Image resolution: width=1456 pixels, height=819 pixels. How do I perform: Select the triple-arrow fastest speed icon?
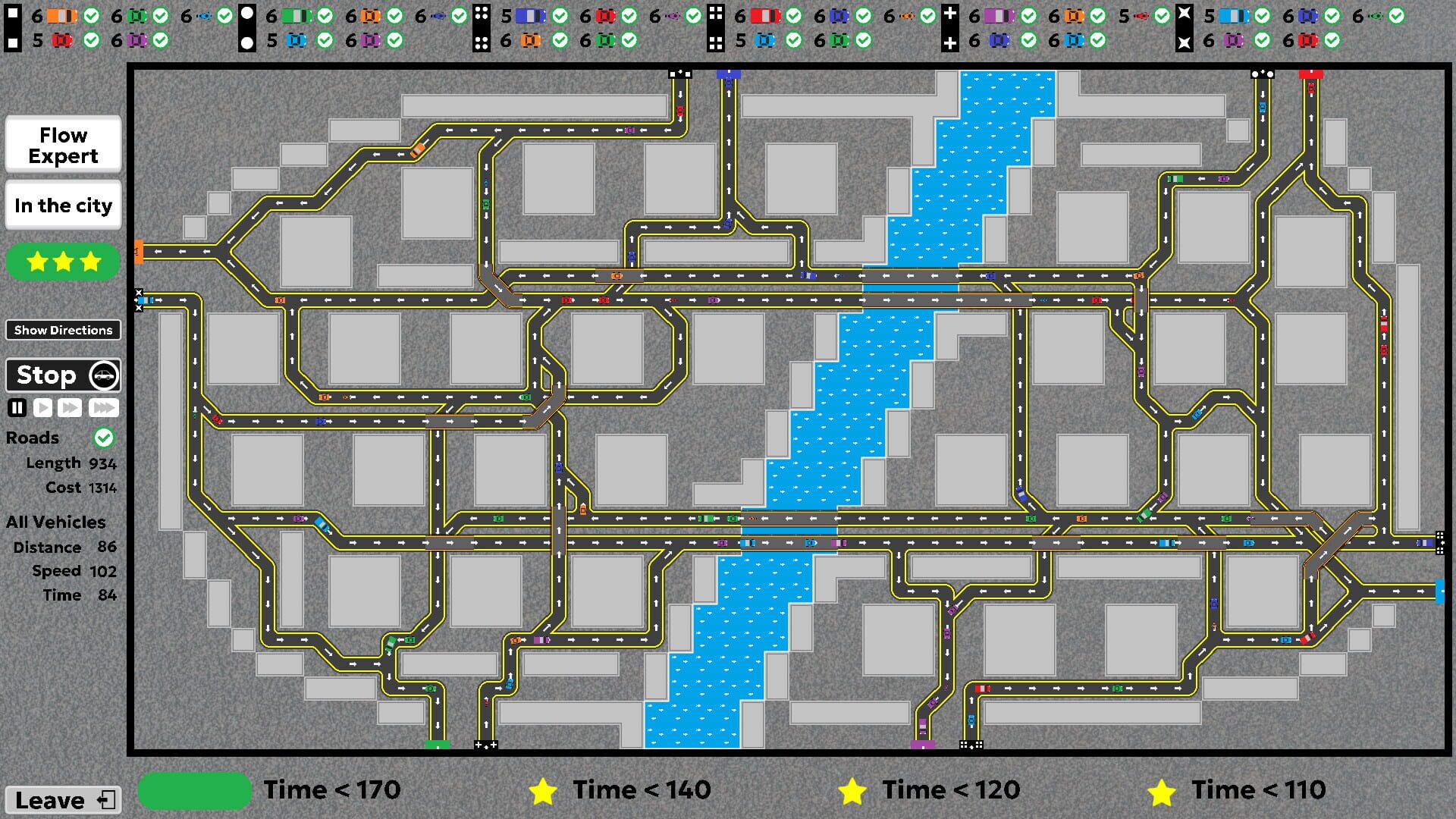(104, 407)
